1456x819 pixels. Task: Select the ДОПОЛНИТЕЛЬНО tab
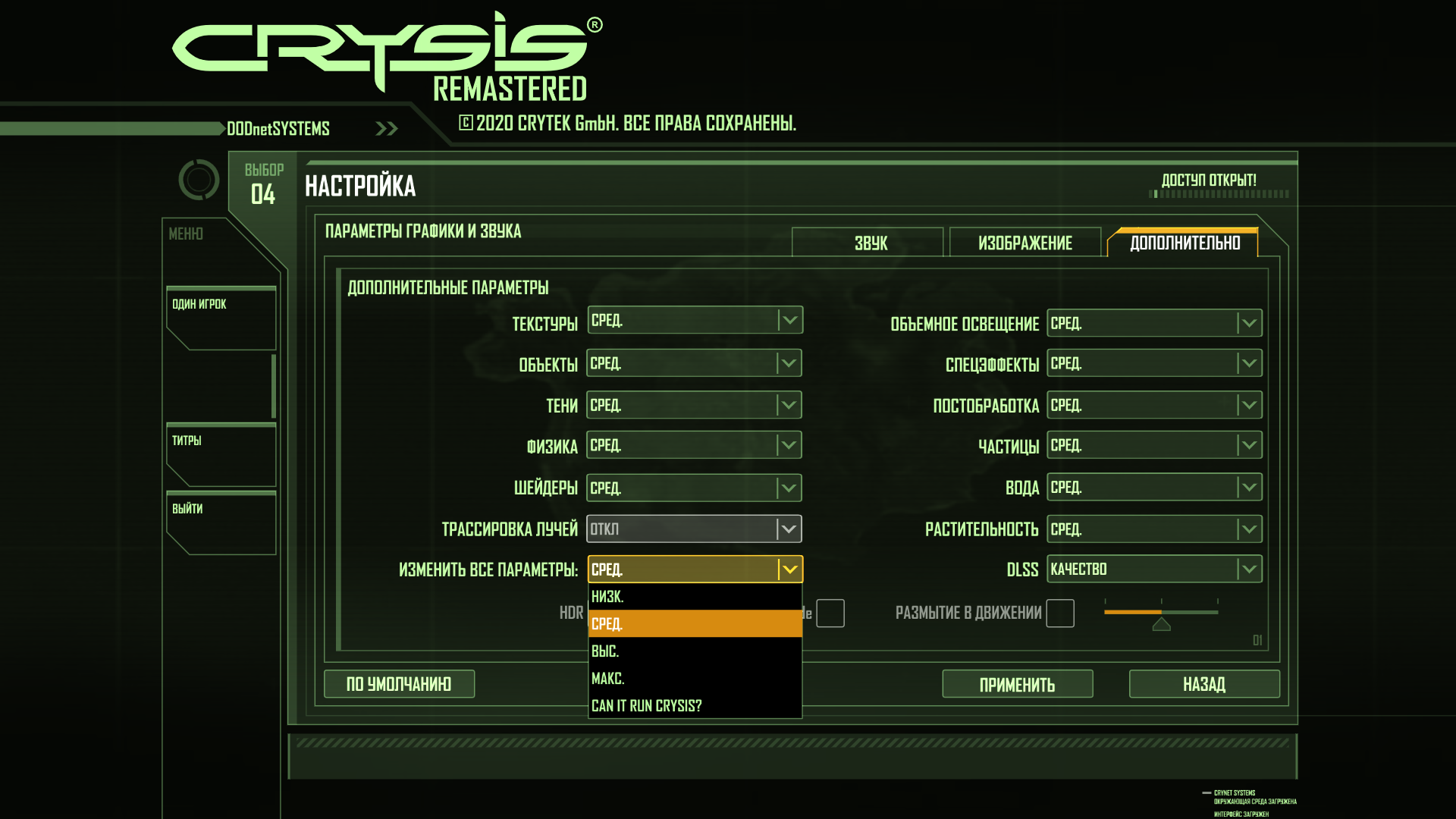click(x=1184, y=243)
